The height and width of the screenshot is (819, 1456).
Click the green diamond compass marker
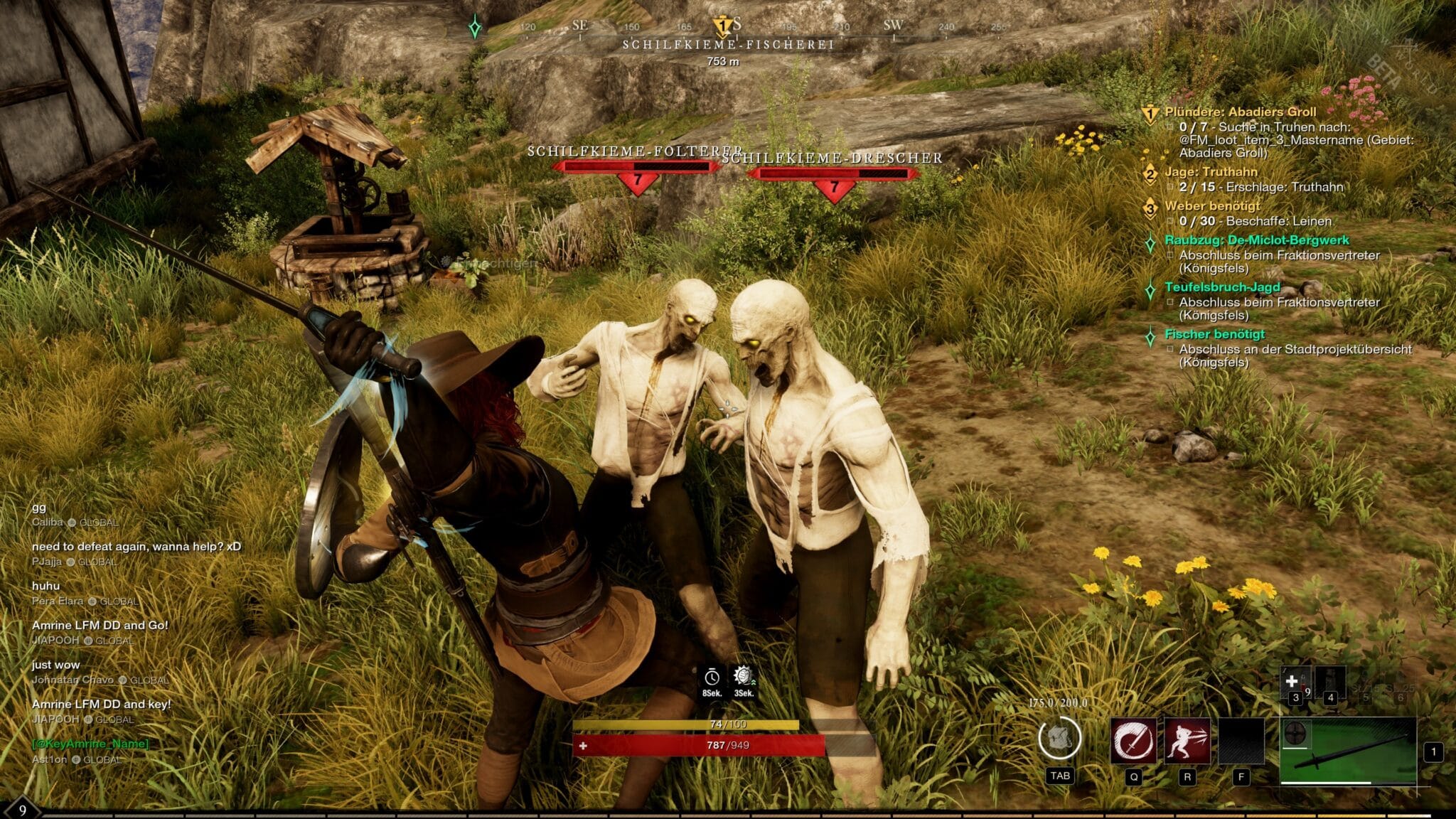pyautogui.click(x=475, y=28)
